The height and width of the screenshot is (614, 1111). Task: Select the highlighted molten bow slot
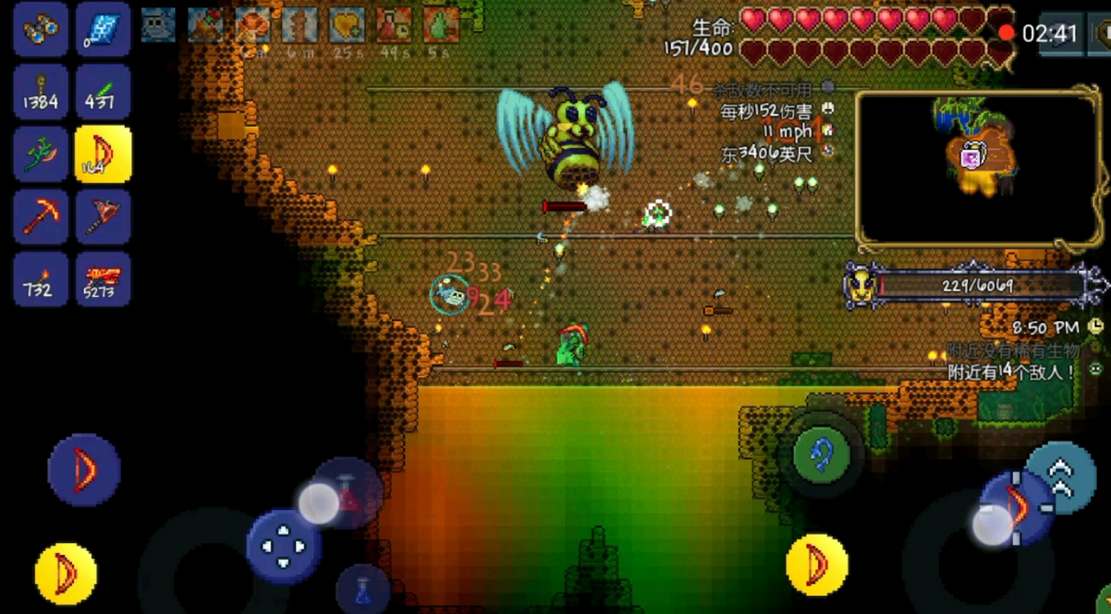tap(103, 154)
